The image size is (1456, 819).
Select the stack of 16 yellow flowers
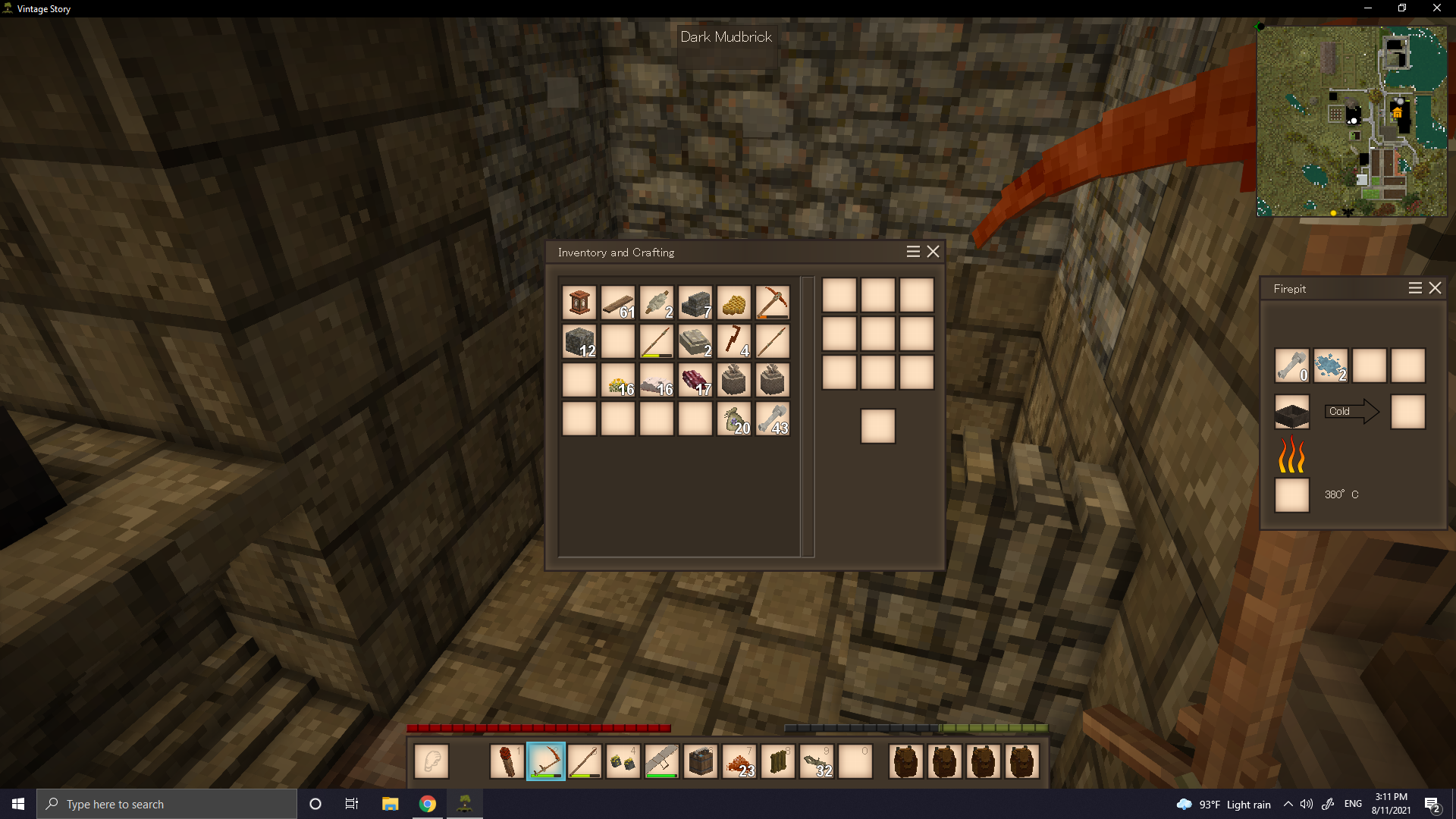point(618,380)
